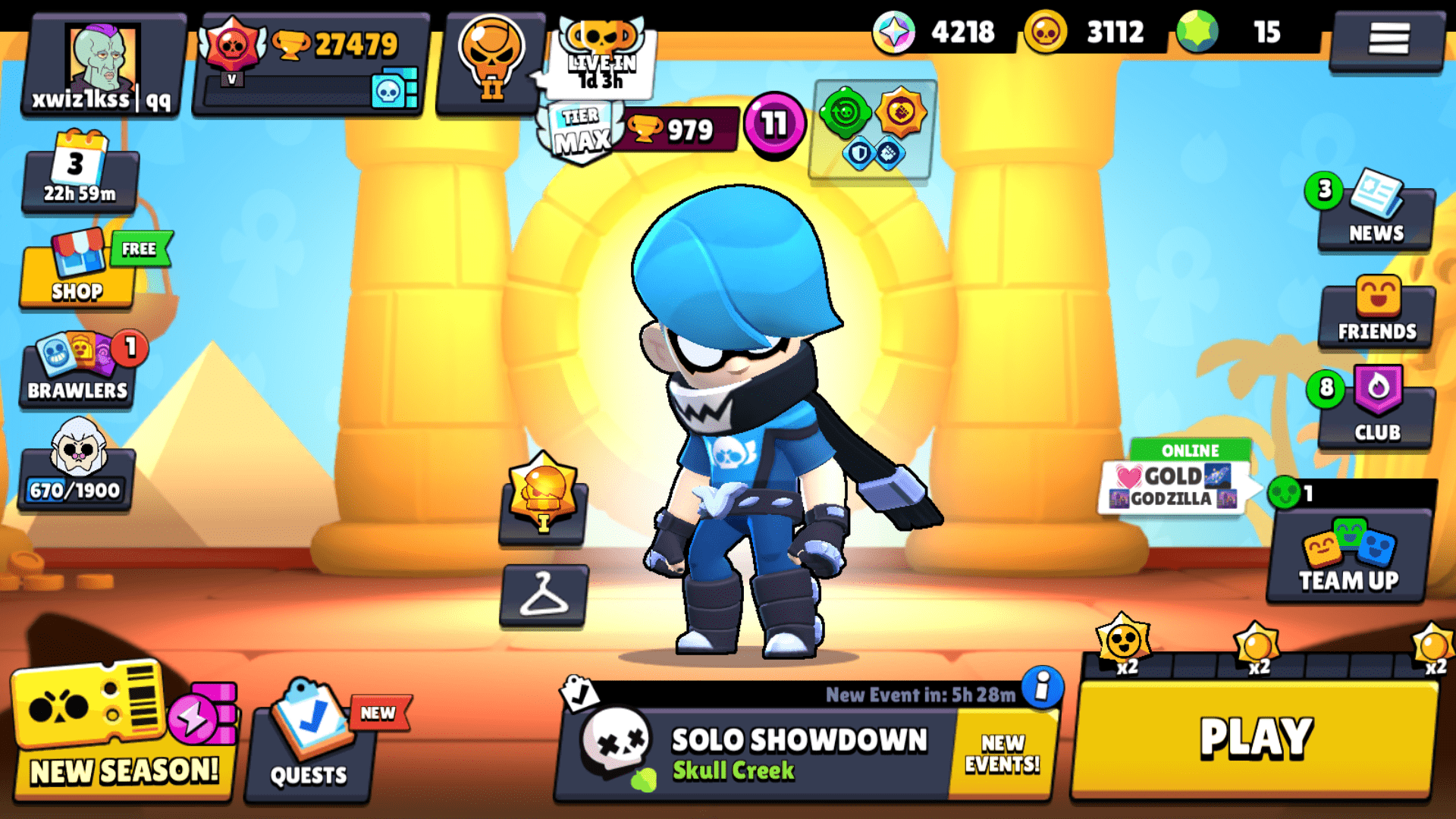Click the 670/1900 credits progress bar
The image size is (1456, 819).
pos(76,489)
